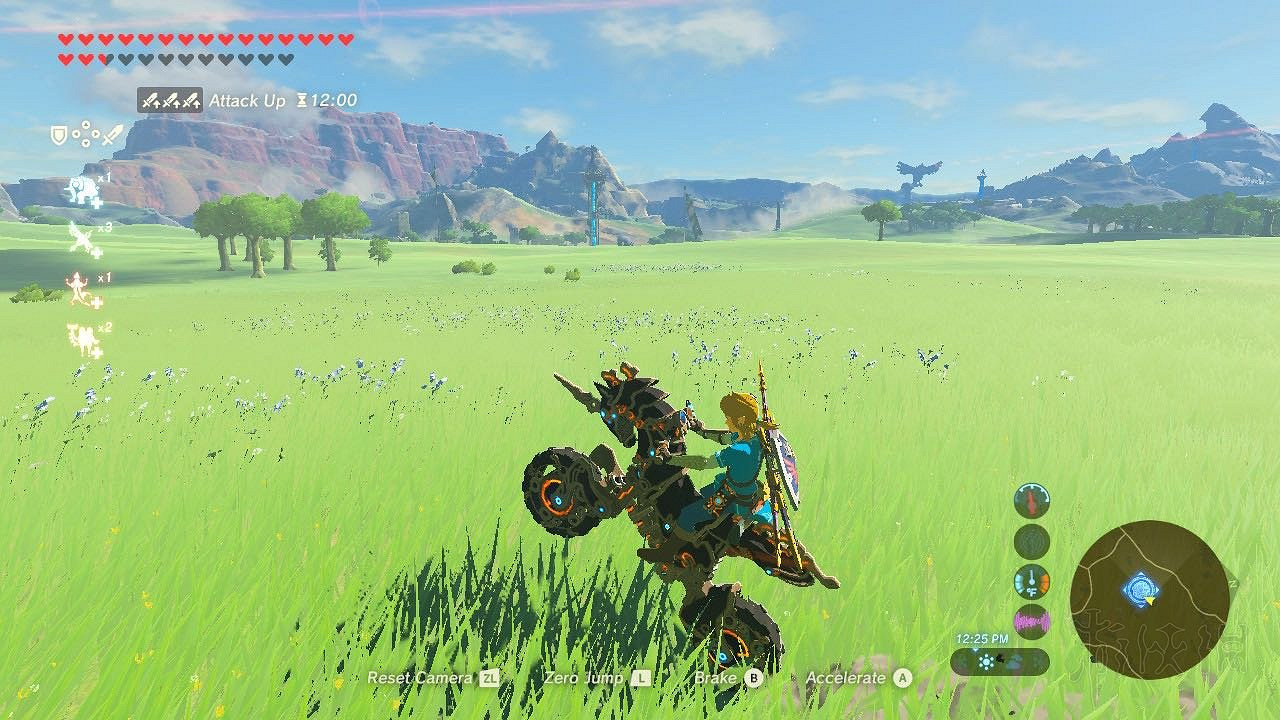This screenshot has width=1280, height=720.
Task: Click the player arrow on the minimap
Action: tap(1150, 601)
